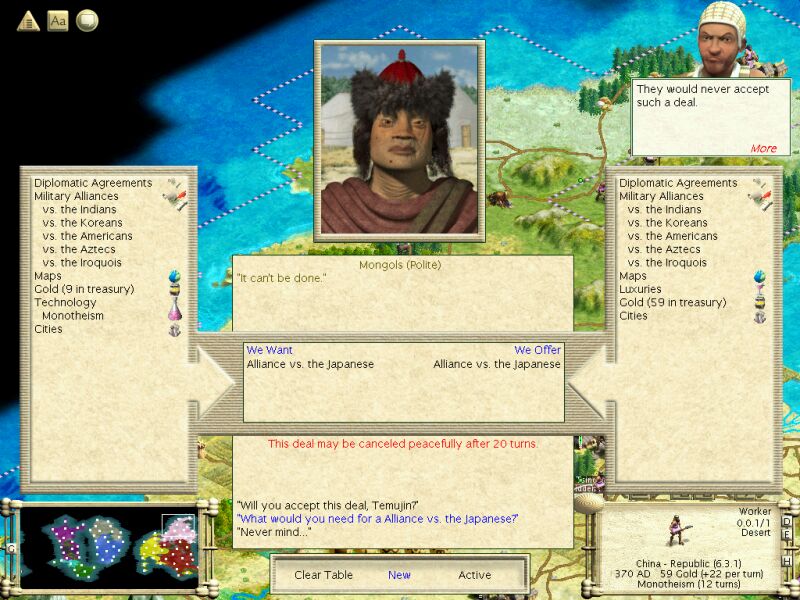This screenshot has height=600, width=800.
Task: Click the round advisors icon
Action: pos(87,20)
